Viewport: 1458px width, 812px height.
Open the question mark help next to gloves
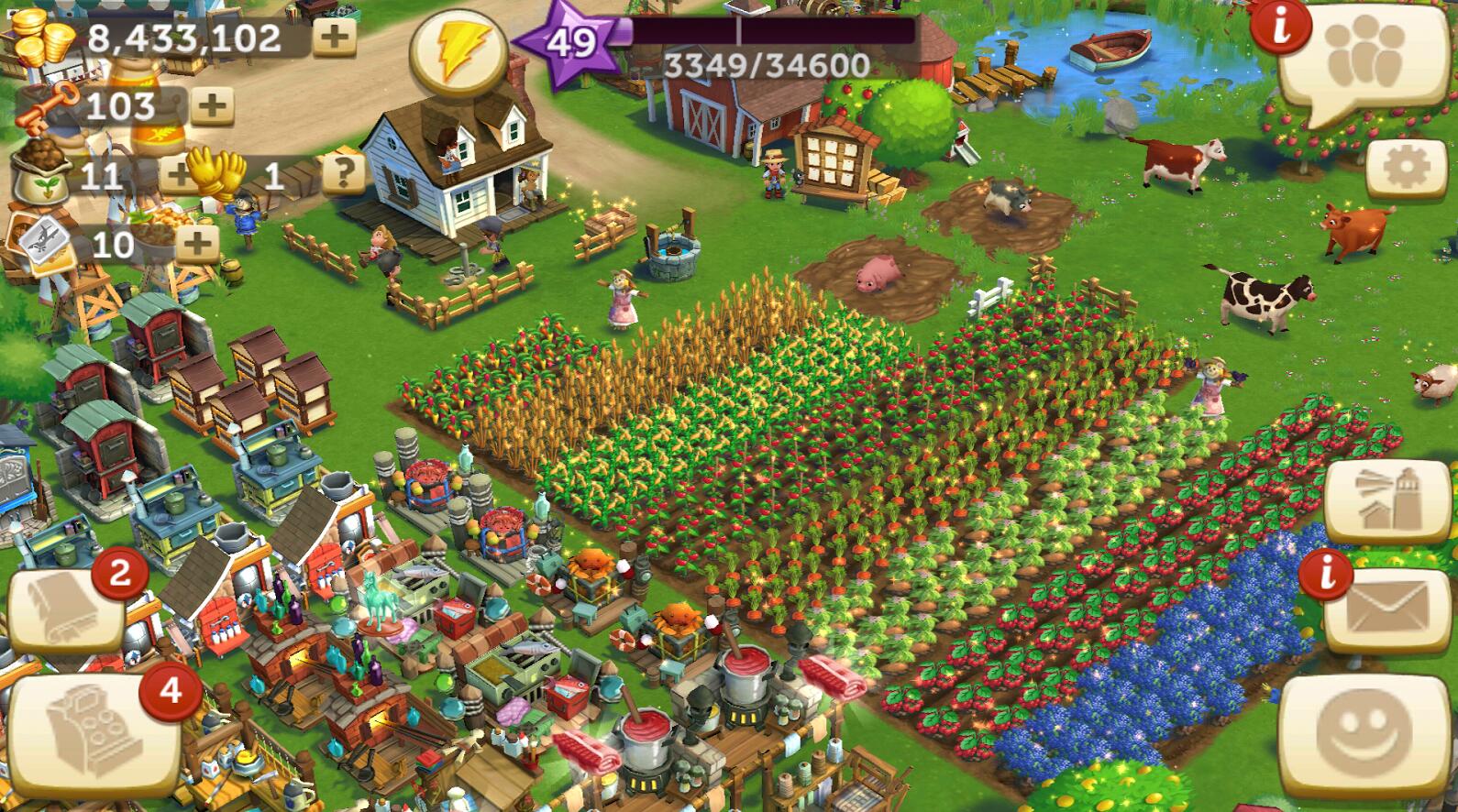click(x=343, y=171)
